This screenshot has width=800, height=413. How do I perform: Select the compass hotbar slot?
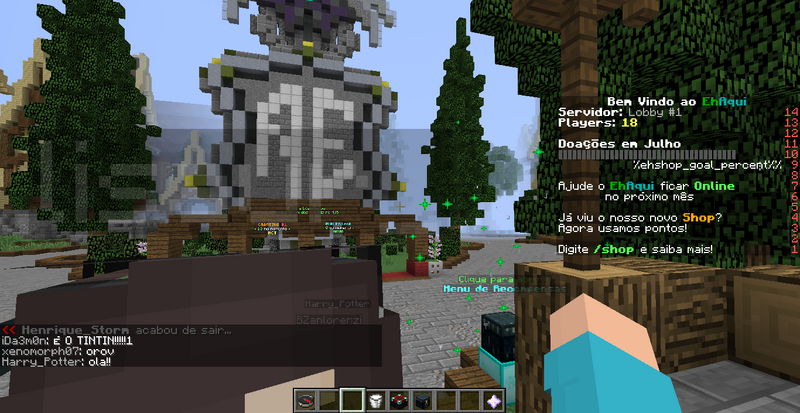pos(305,401)
